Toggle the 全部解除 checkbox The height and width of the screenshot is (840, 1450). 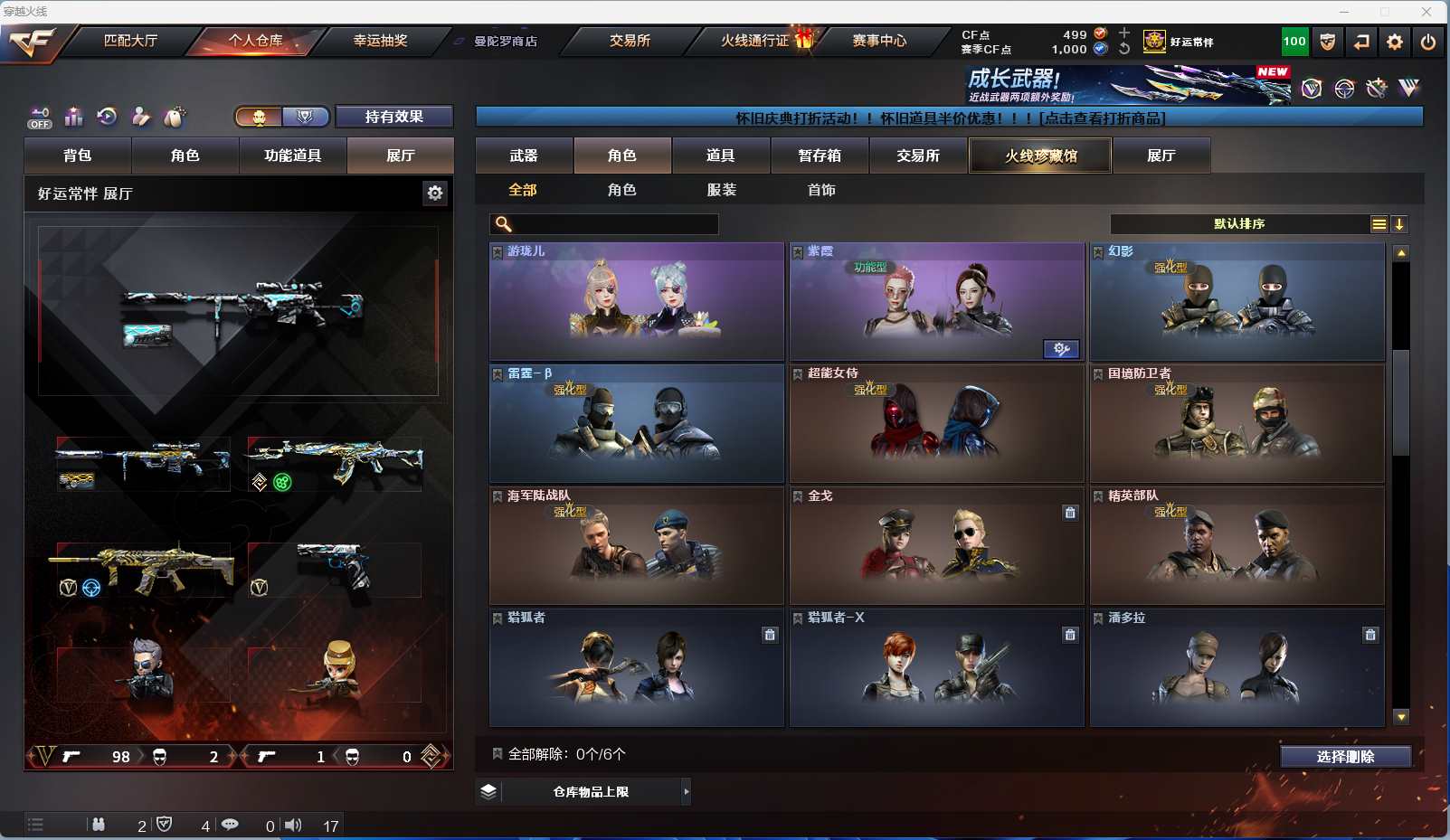498,753
